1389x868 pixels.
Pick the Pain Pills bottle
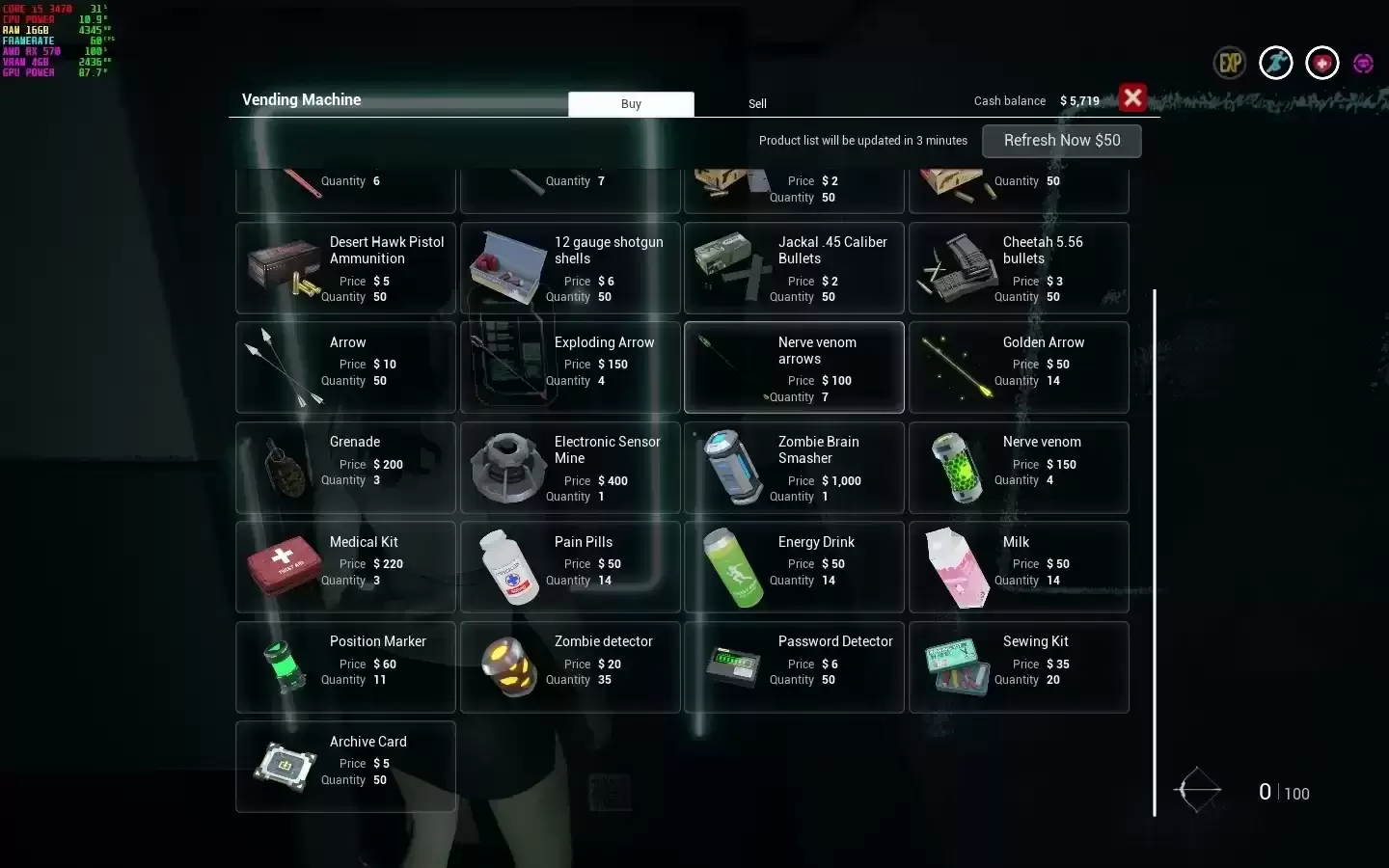(570, 567)
